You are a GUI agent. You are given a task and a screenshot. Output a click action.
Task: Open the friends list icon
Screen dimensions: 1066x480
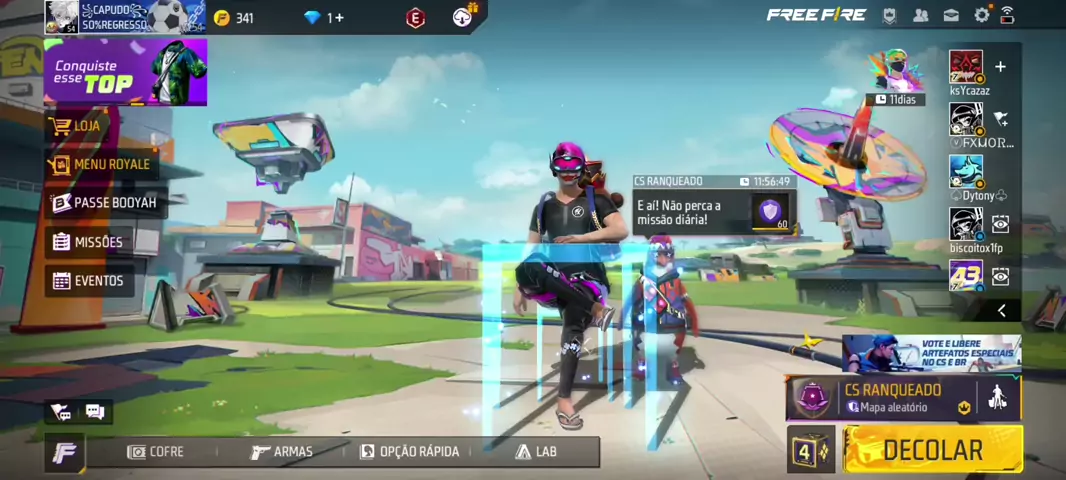pos(921,15)
